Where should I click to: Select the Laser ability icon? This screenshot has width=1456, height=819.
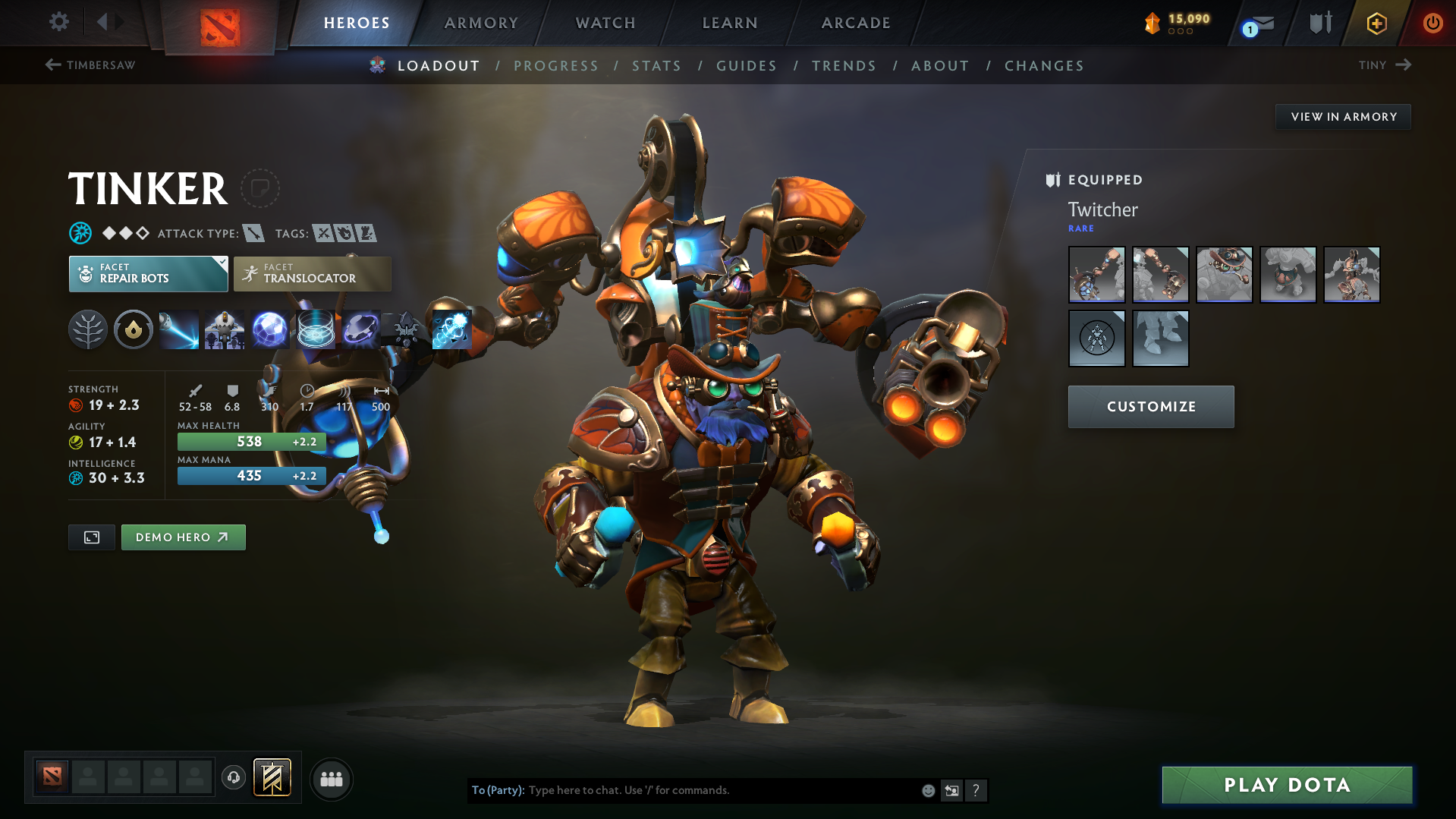point(179,329)
